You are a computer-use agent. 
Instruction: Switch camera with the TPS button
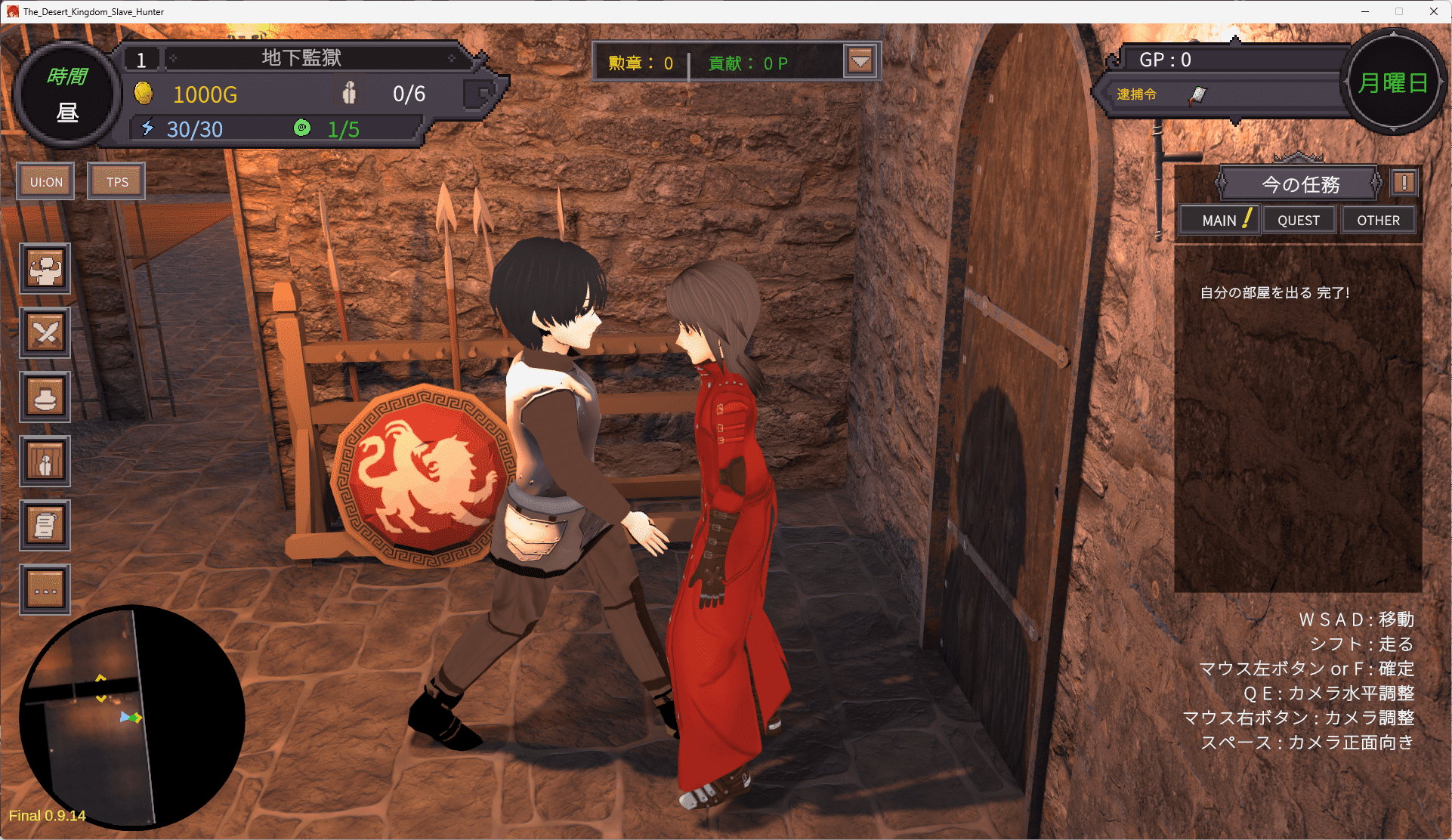116,182
